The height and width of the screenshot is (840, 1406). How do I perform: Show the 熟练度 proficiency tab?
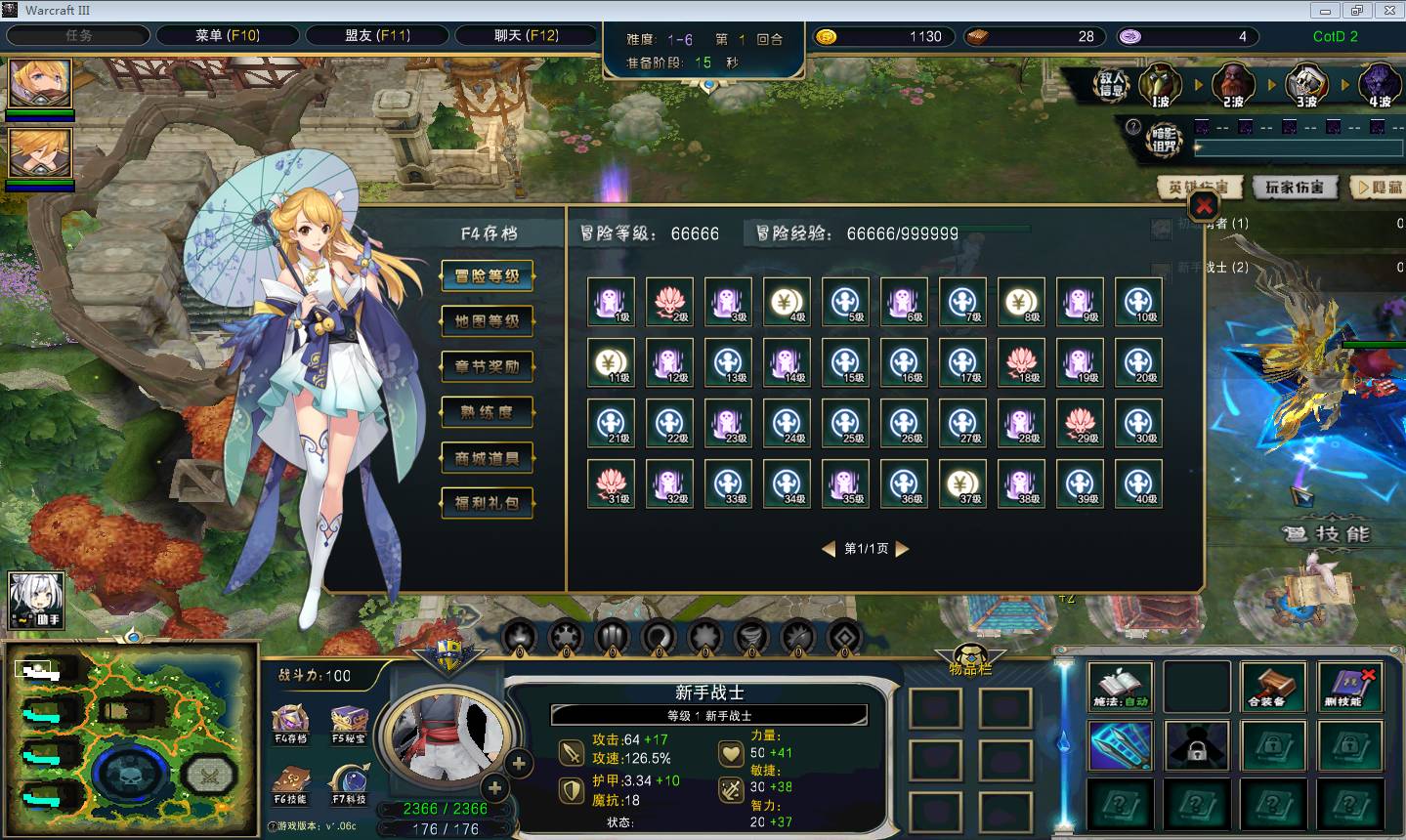point(487,412)
